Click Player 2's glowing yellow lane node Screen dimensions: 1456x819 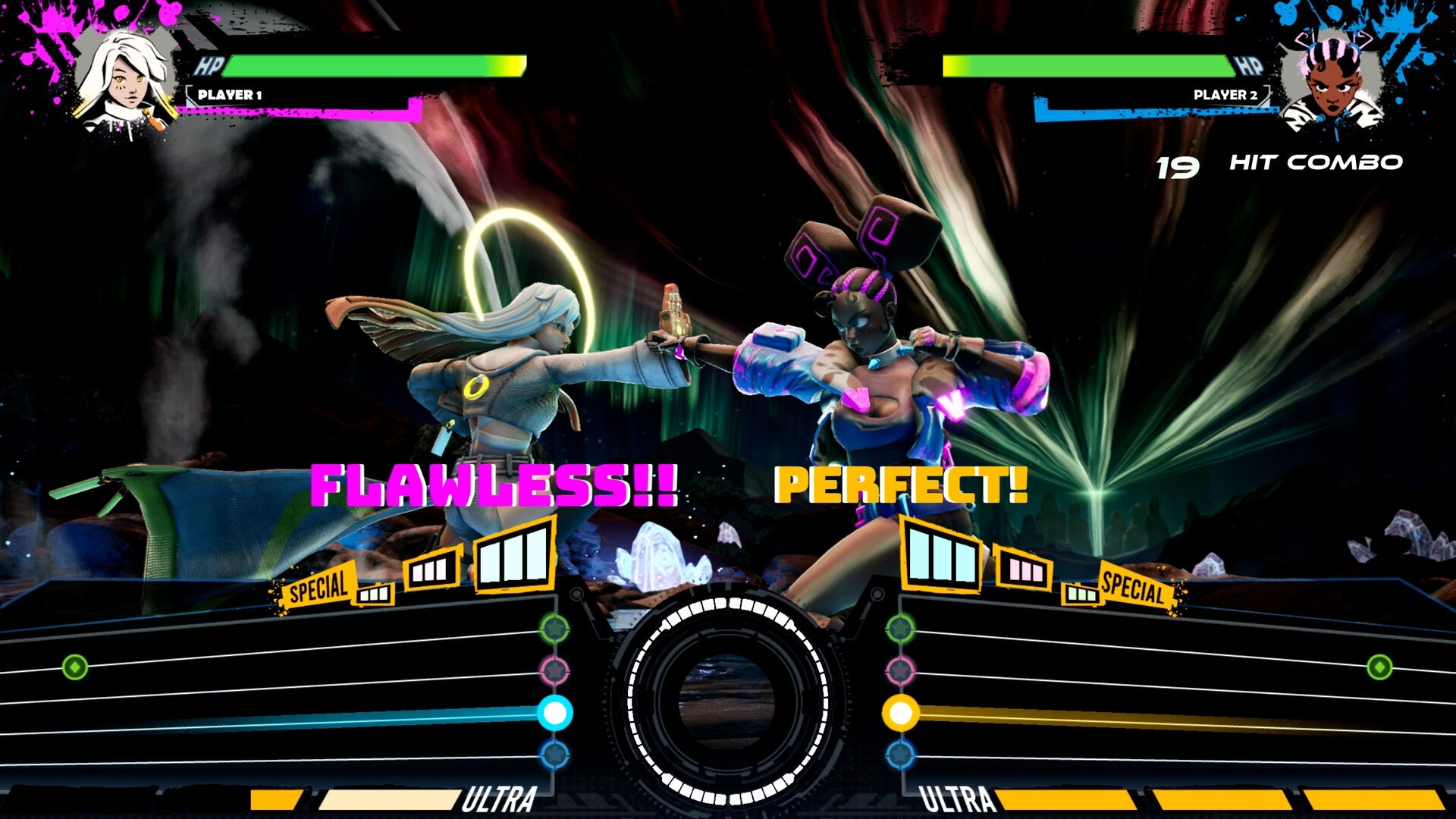tap(901, 711)
